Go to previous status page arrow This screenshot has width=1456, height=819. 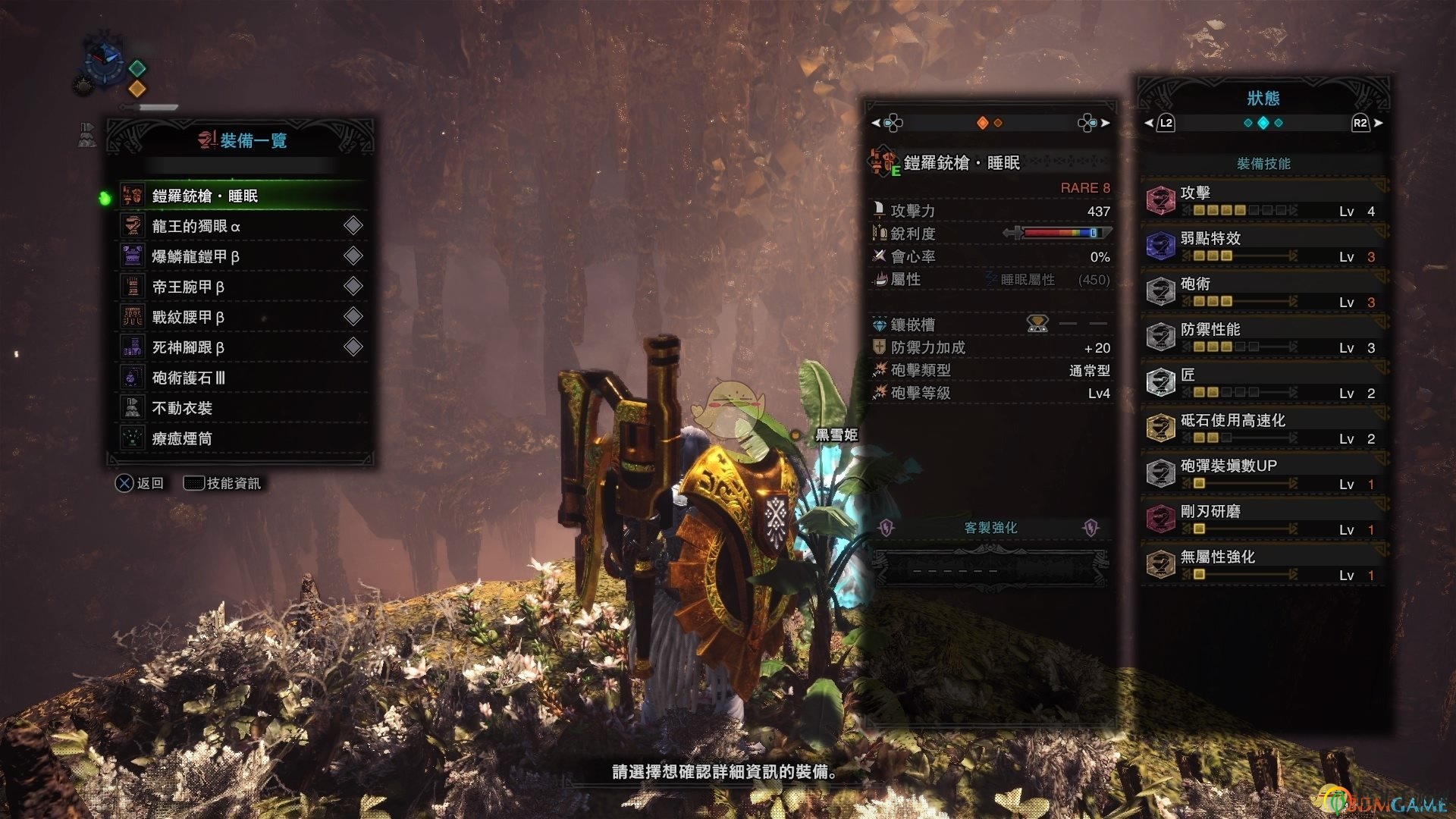point(1149,123)
